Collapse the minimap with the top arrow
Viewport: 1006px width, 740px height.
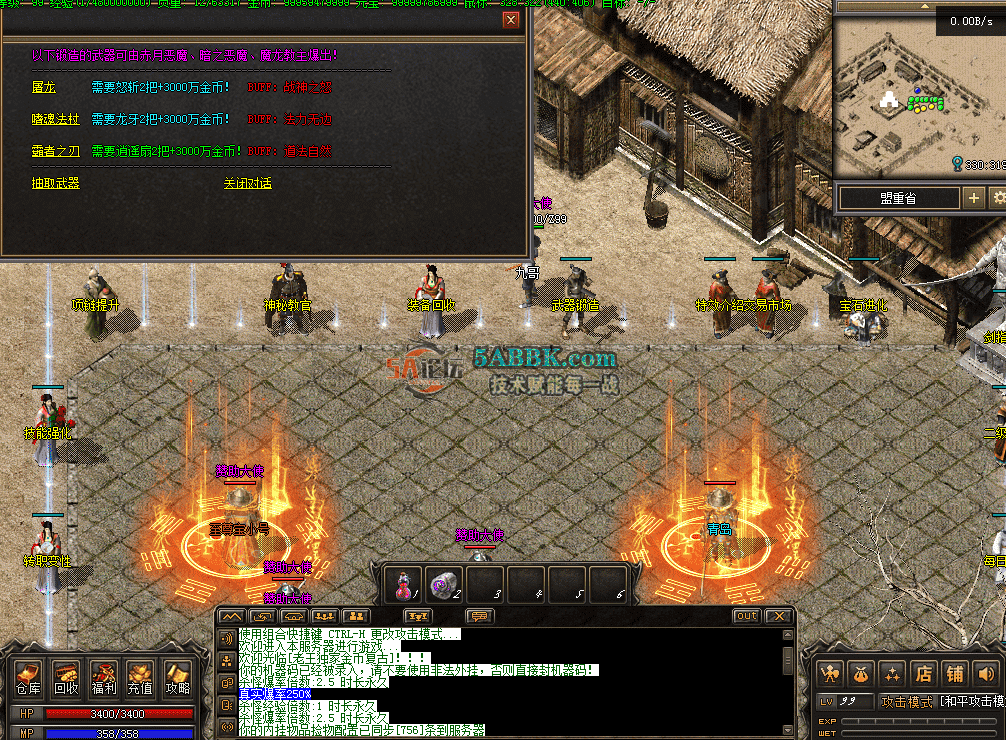click(x=925, y=6)
